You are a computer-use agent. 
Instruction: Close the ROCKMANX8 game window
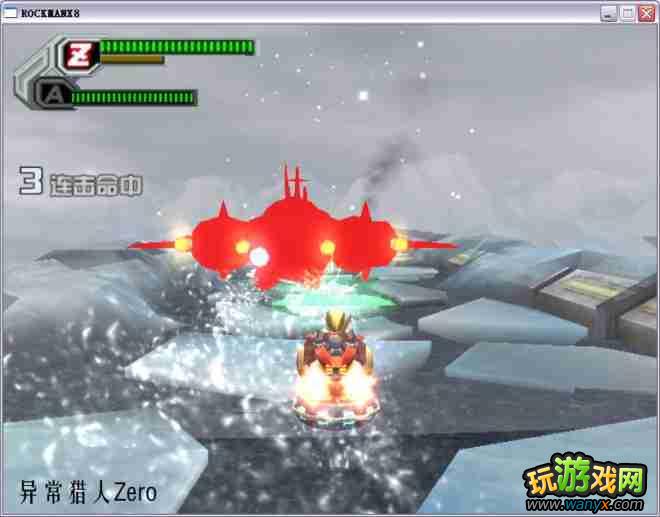(x=647, y=12)
